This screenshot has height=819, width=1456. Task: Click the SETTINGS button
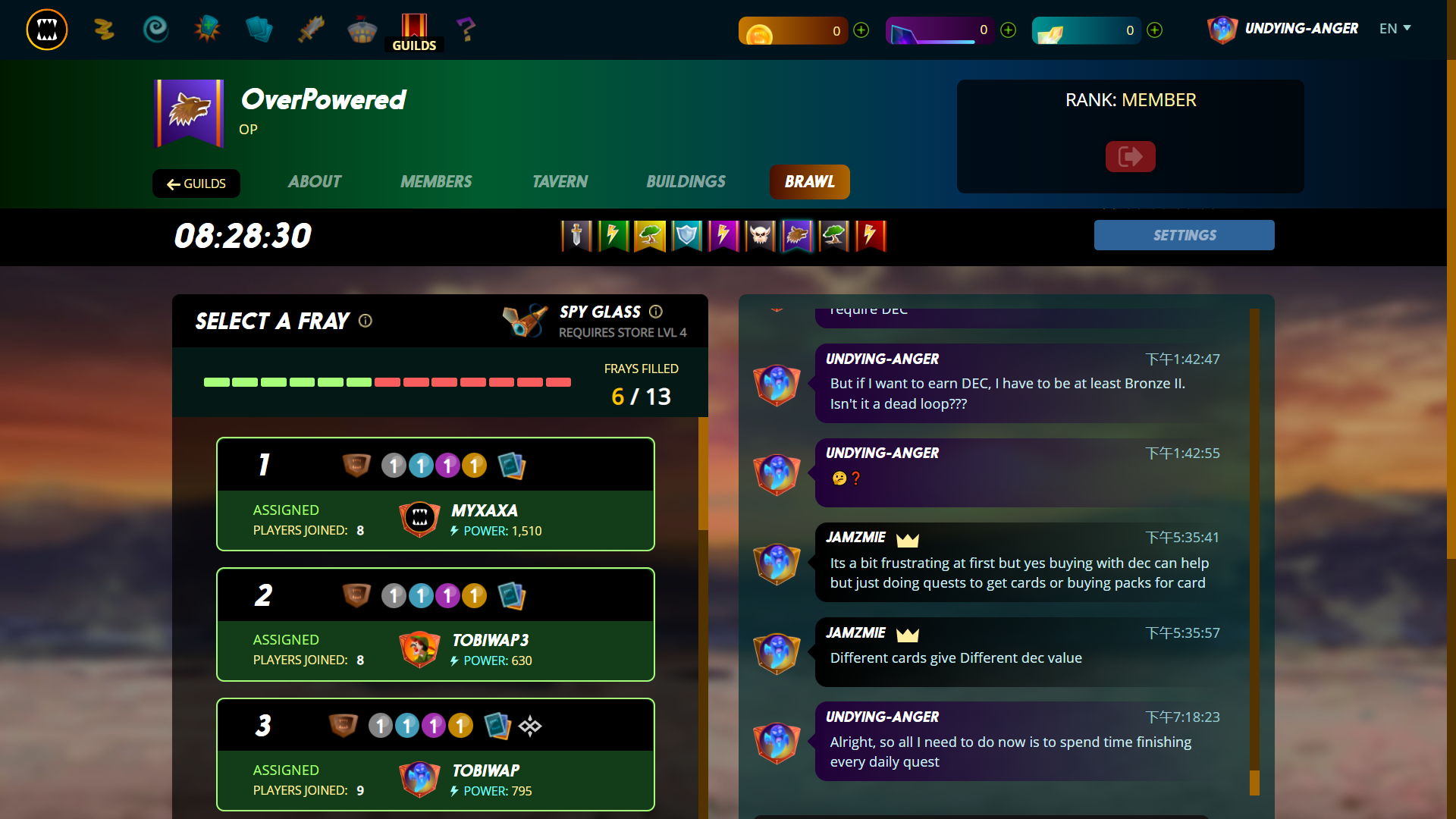click(1184, 235)
